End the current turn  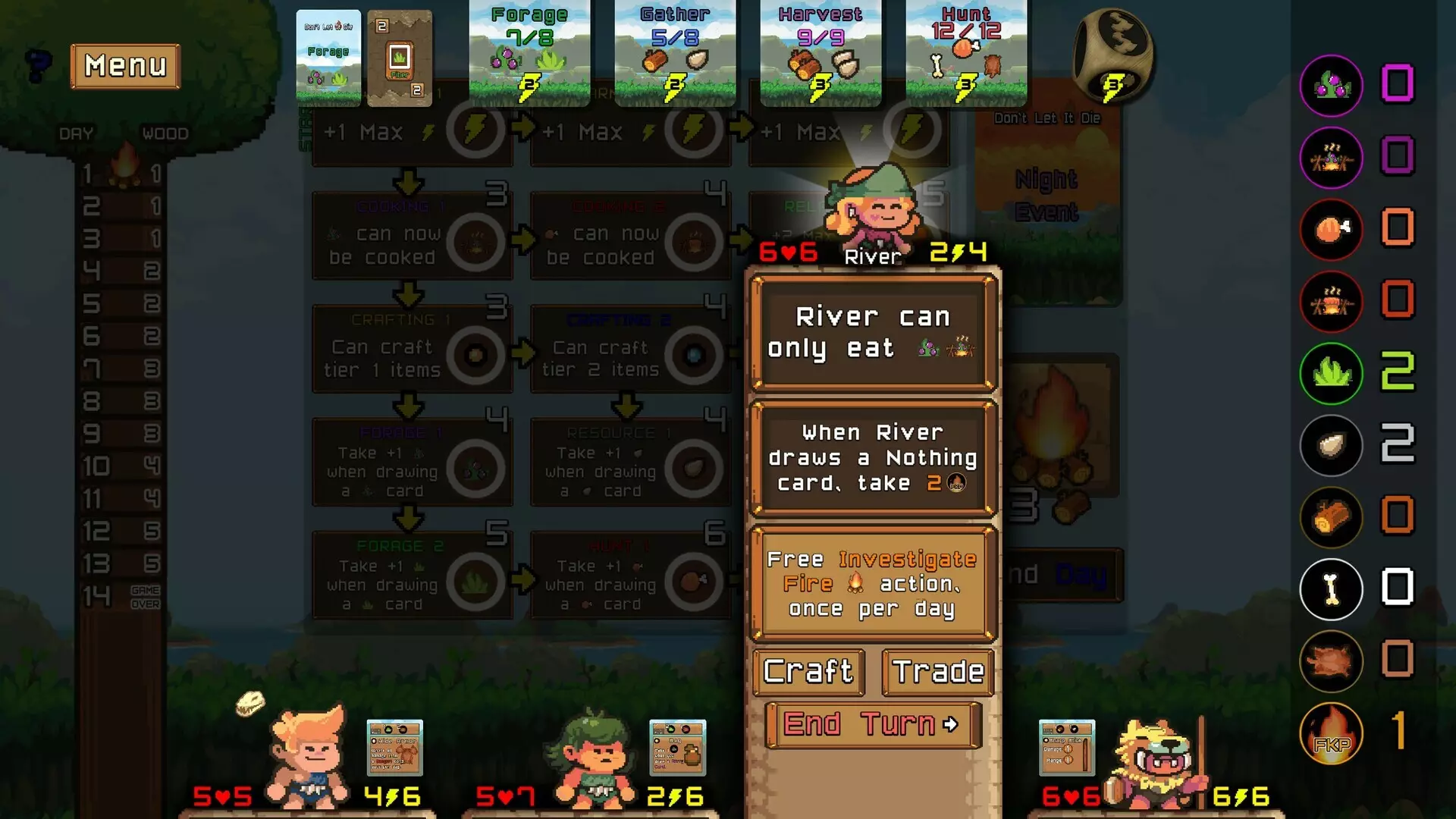[873, 724]
